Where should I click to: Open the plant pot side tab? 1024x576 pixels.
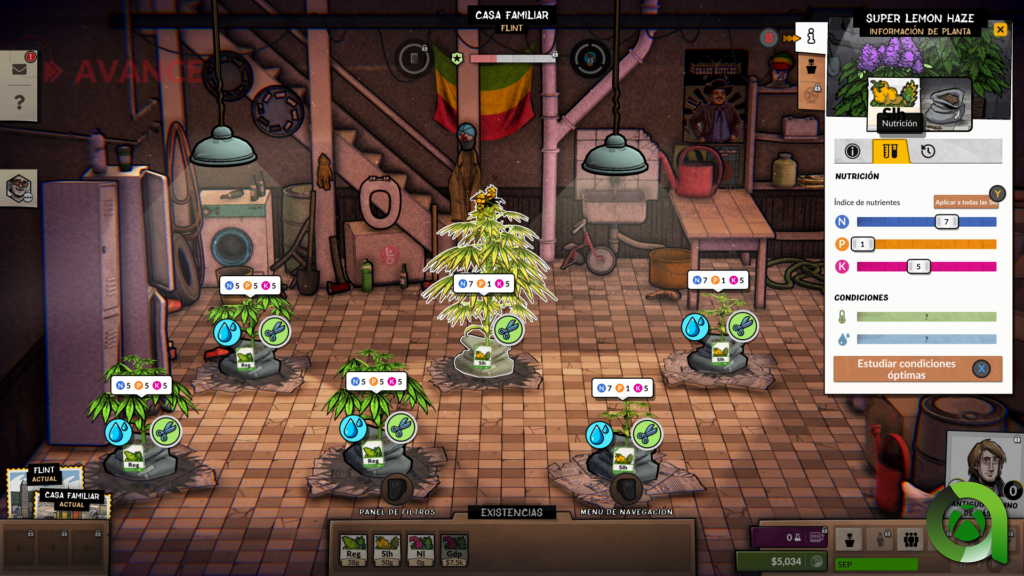[x=811, y=68]
